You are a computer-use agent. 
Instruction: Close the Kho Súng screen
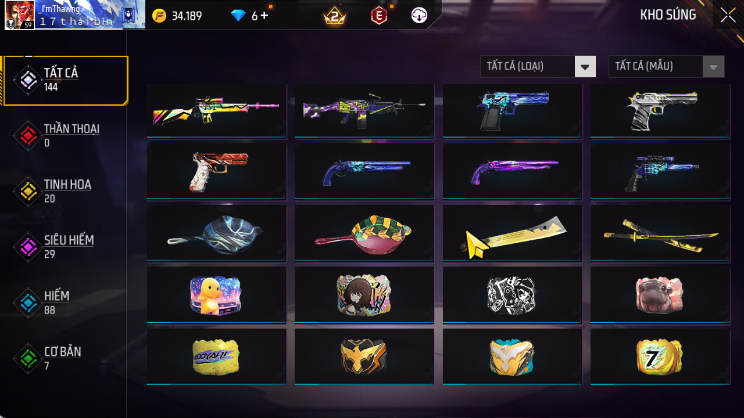tap(727, 15)
